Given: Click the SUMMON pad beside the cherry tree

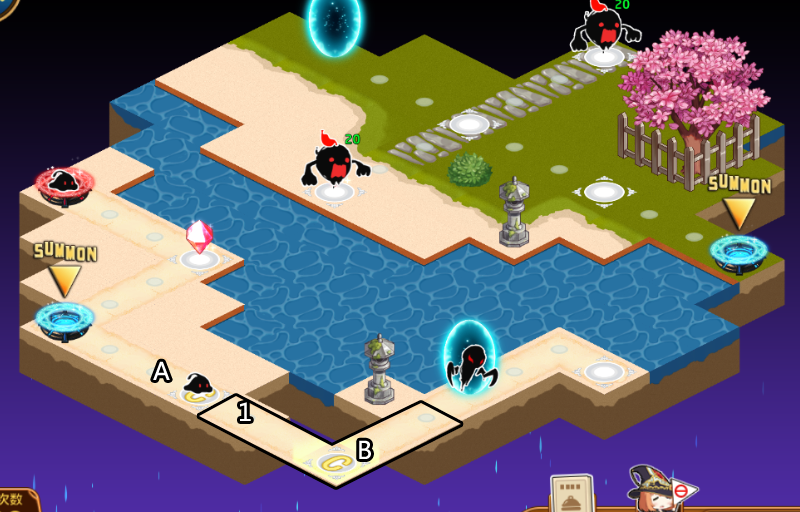Looking at the screenshot, I should [x=738, y=250].
